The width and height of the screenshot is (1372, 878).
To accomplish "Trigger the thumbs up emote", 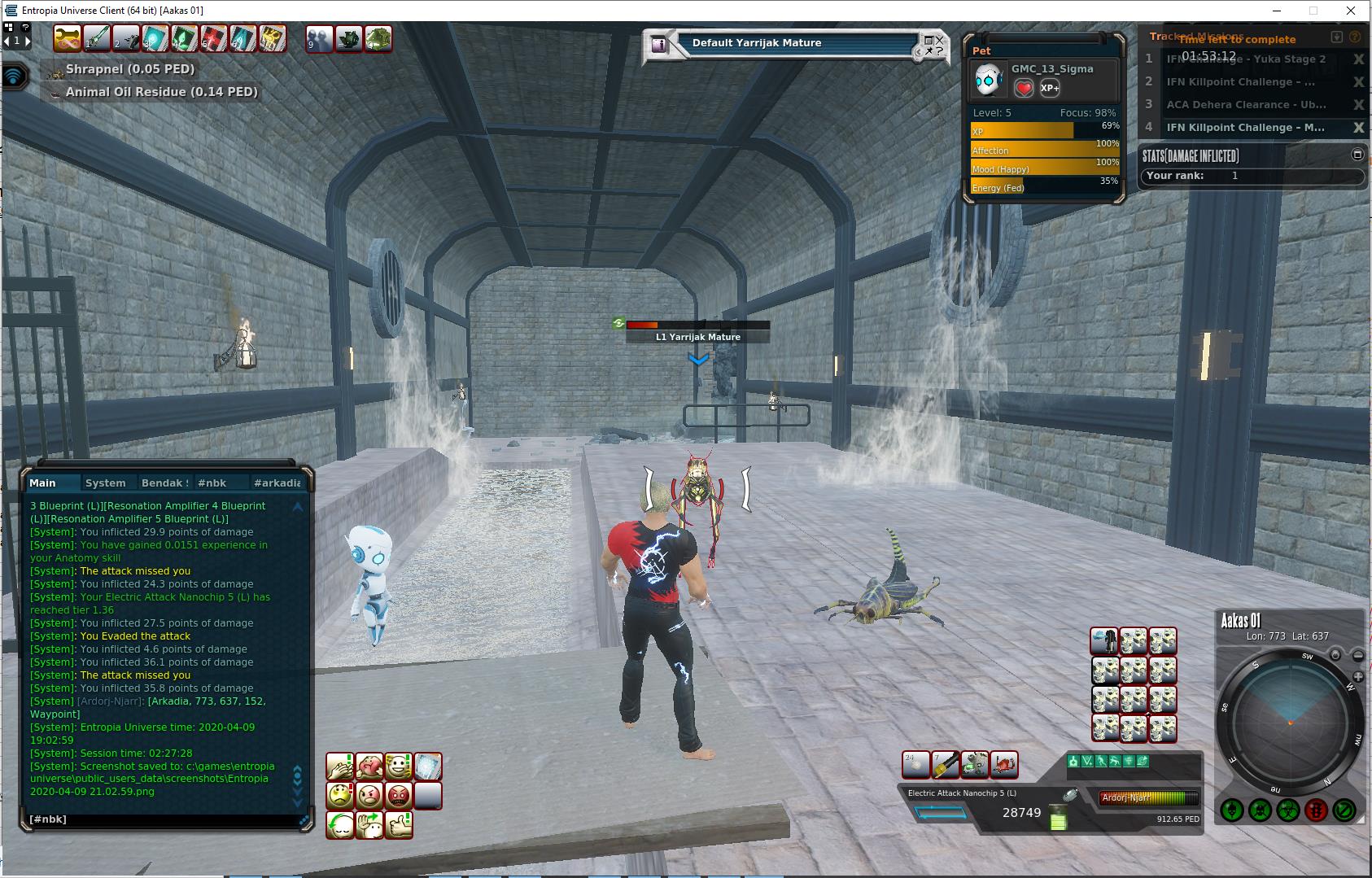I will coord(399,824).
